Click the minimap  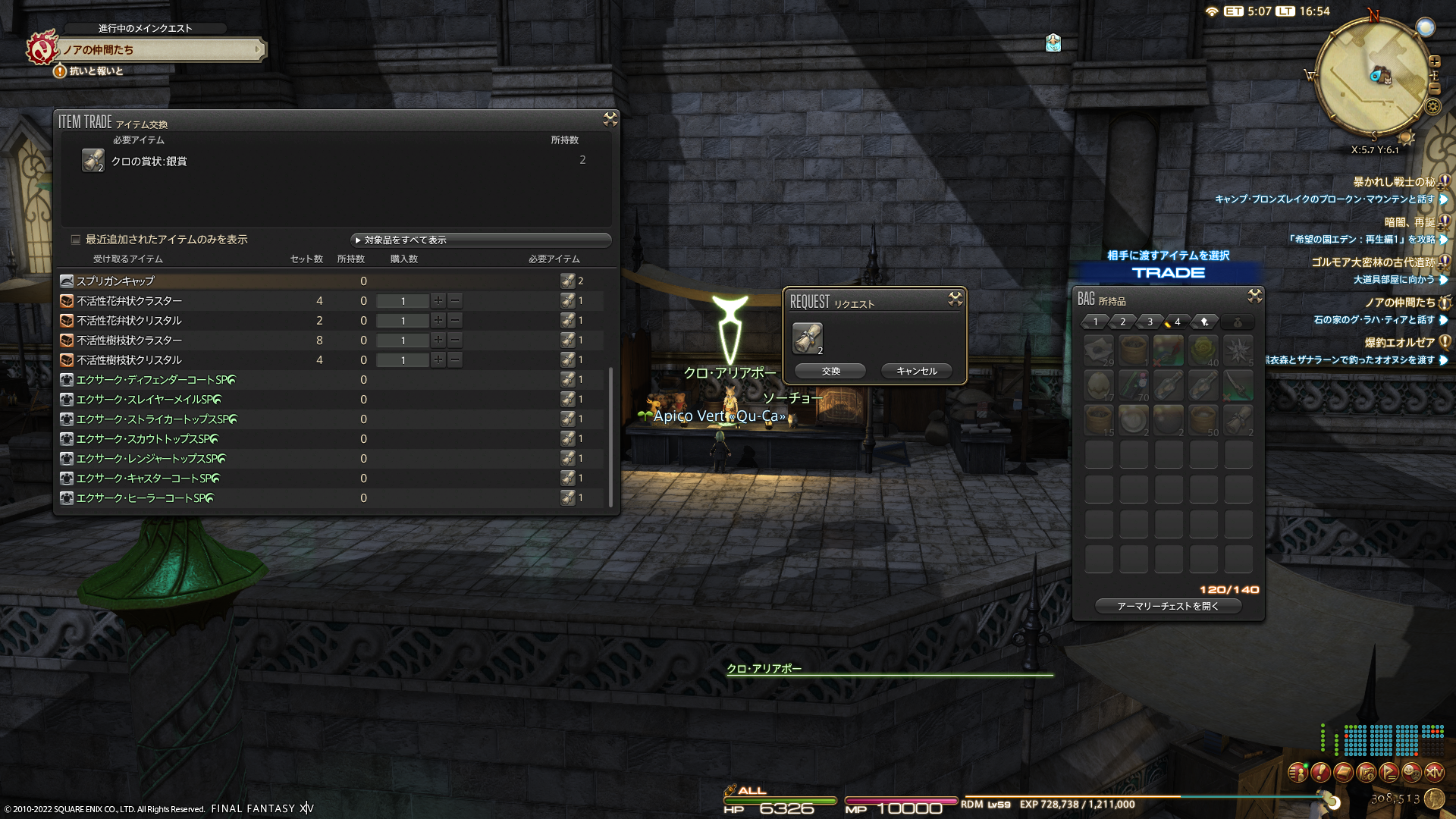(1373, 77)
